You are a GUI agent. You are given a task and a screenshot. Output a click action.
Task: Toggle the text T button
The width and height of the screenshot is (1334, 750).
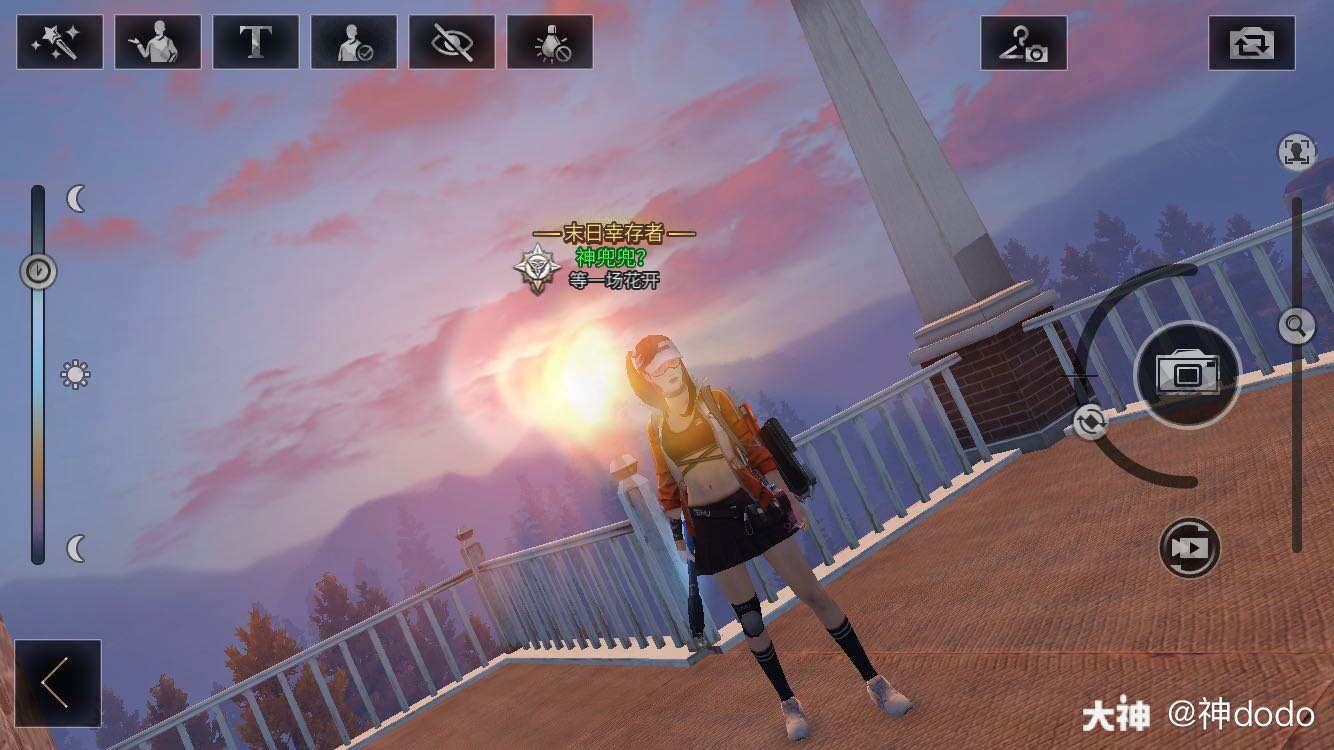(255, 42)
